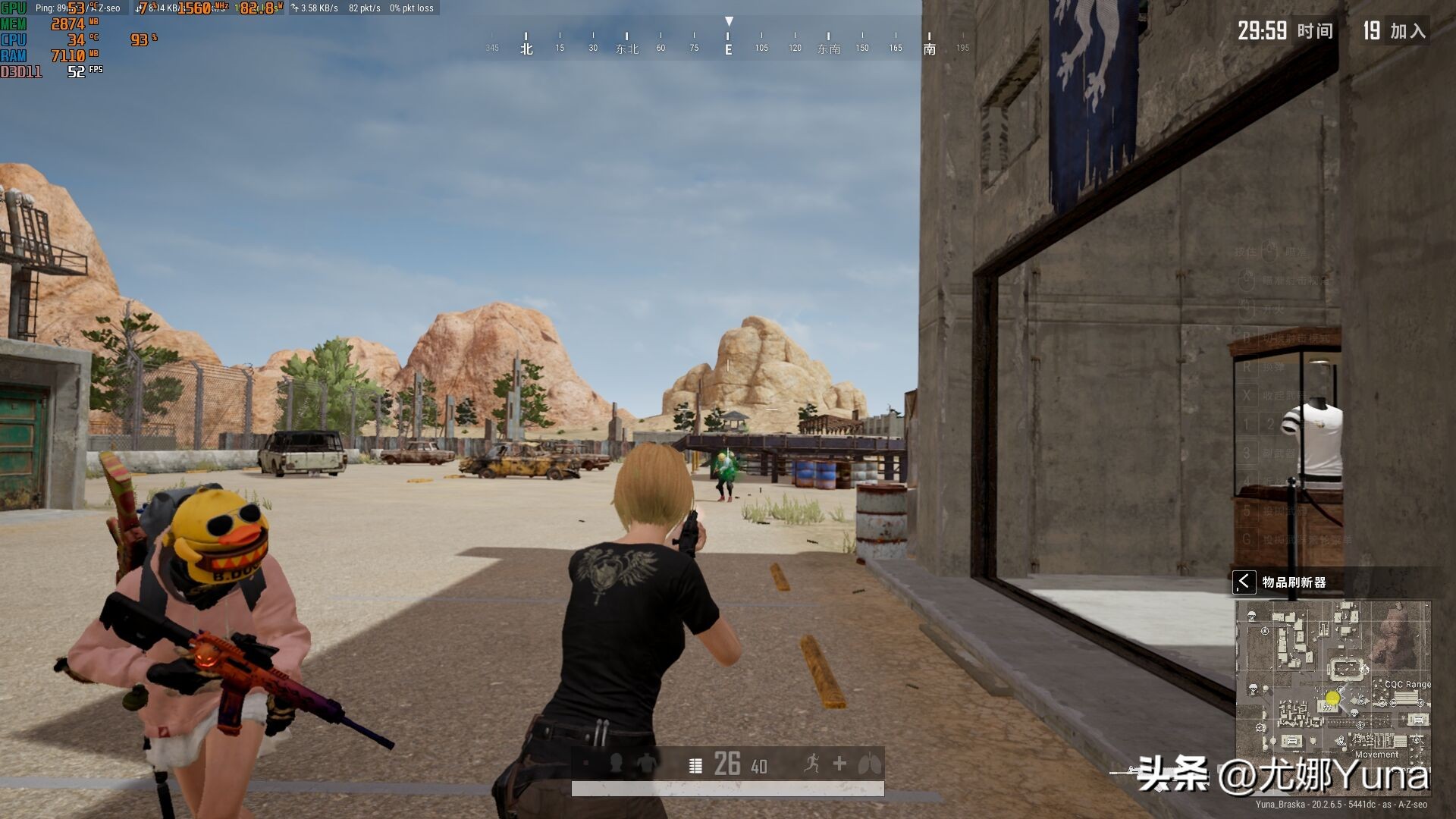This screenshot has height=819, width=1456.
Task: Select the yellow player marker on minimap
Action: click(x=1332, y=698)
